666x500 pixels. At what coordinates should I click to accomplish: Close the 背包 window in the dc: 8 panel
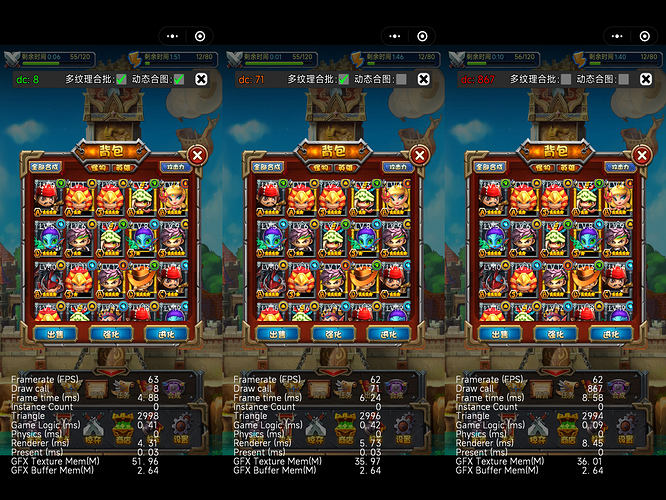197,155
